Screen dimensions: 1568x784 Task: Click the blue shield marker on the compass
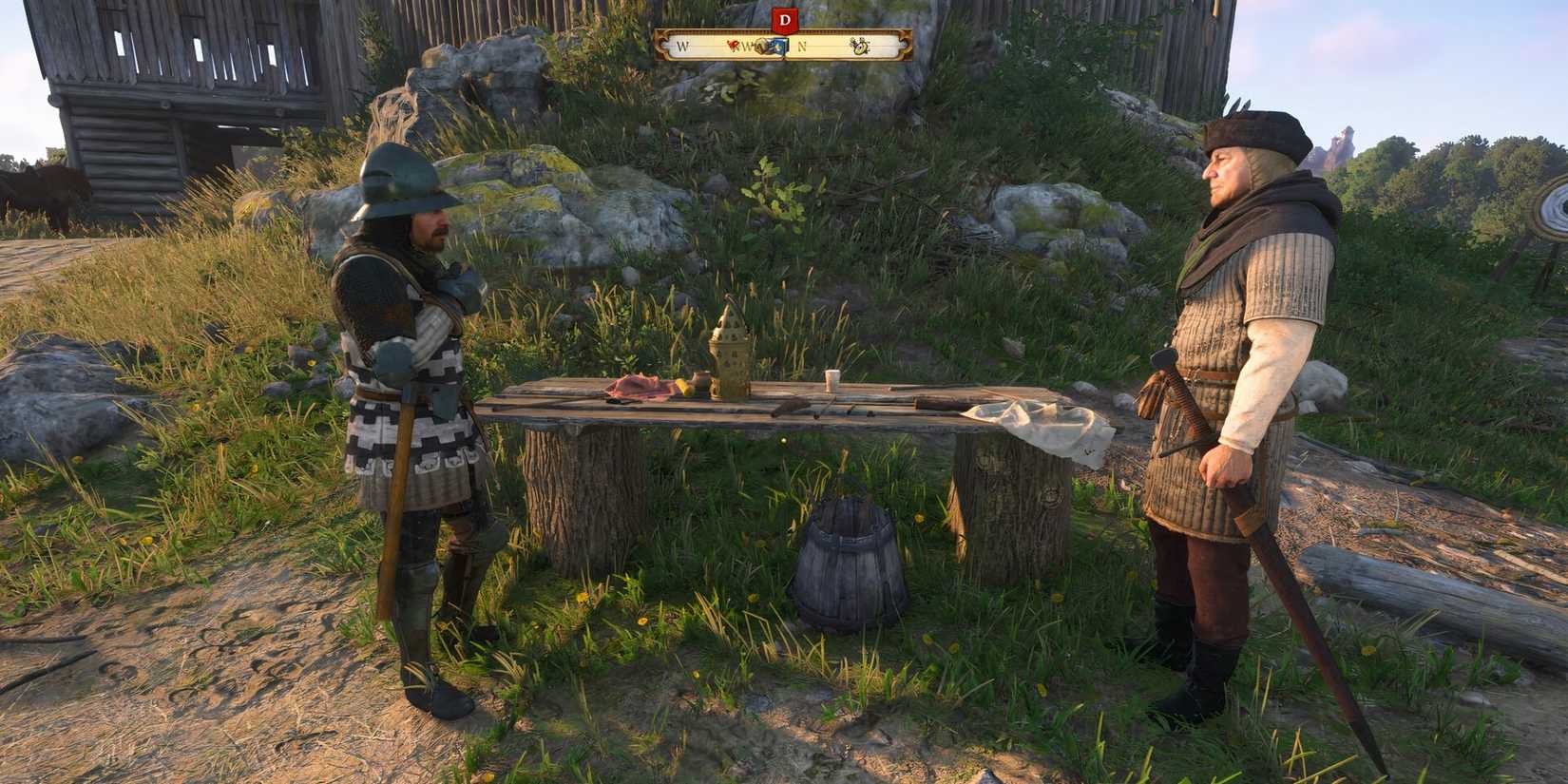(x=778, y=46)
